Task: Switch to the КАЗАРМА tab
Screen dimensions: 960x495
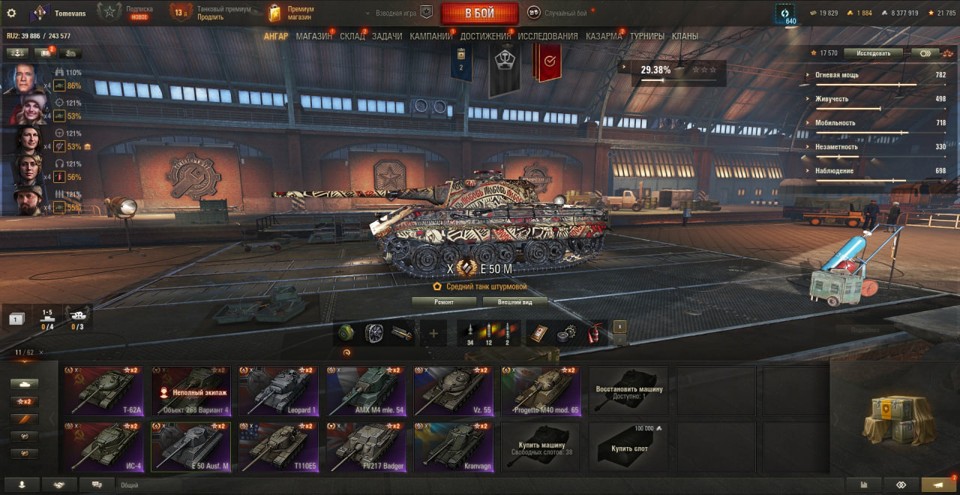Action: (x=605, y=36)
